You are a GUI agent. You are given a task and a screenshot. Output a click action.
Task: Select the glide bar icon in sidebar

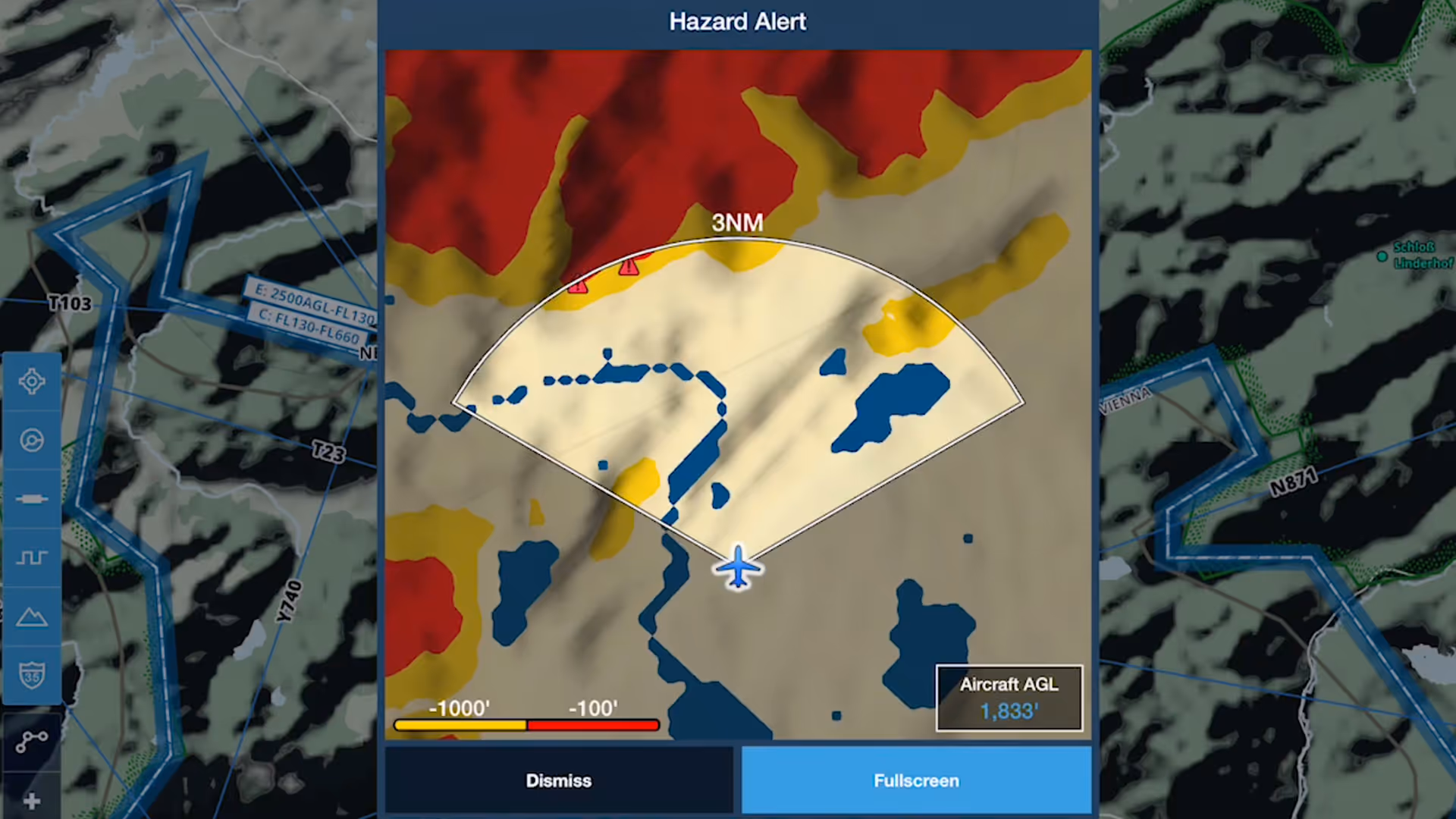[32, 499]
